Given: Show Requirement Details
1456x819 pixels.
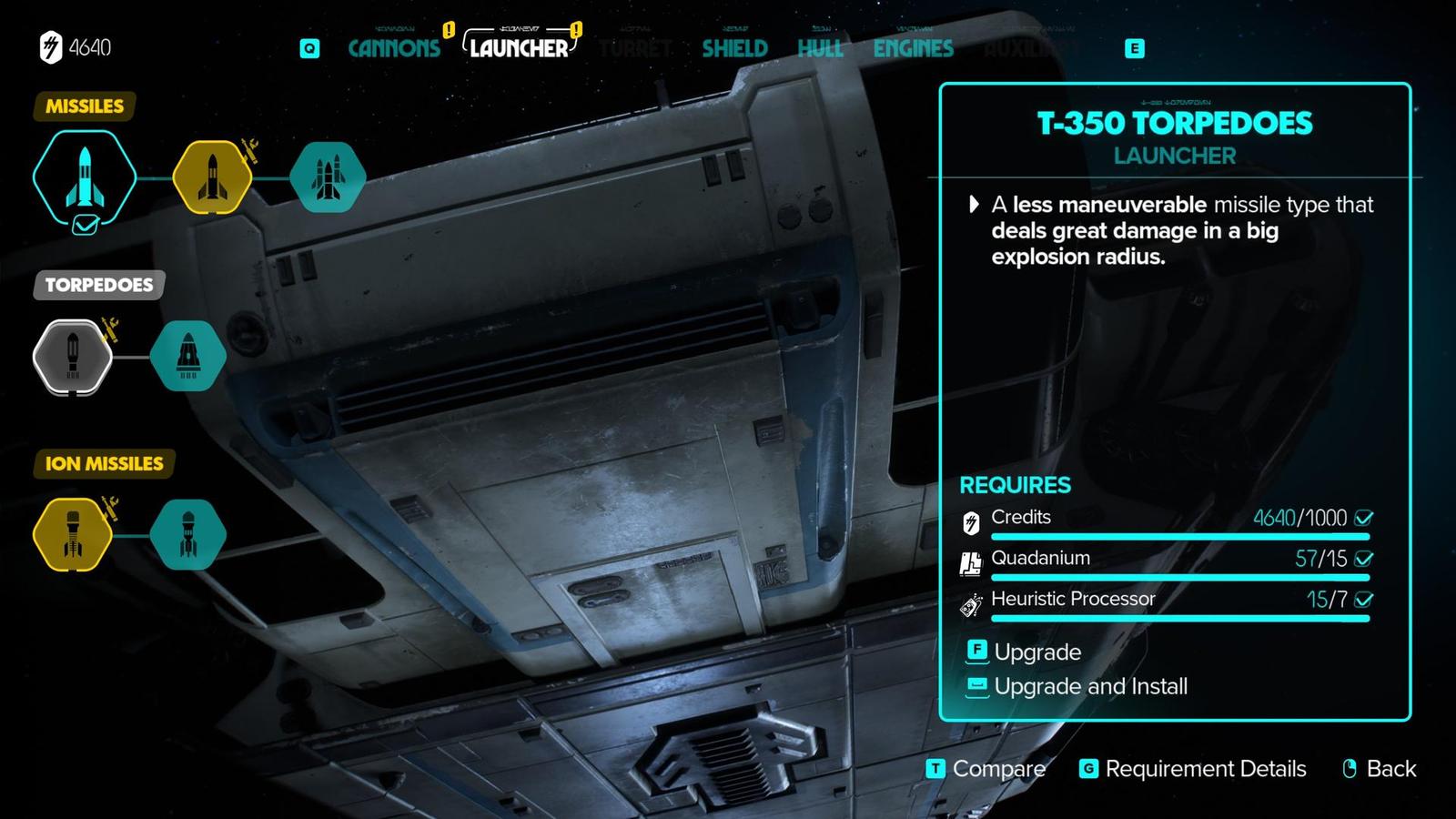Looking at the screenshot, I should 1204,769.
